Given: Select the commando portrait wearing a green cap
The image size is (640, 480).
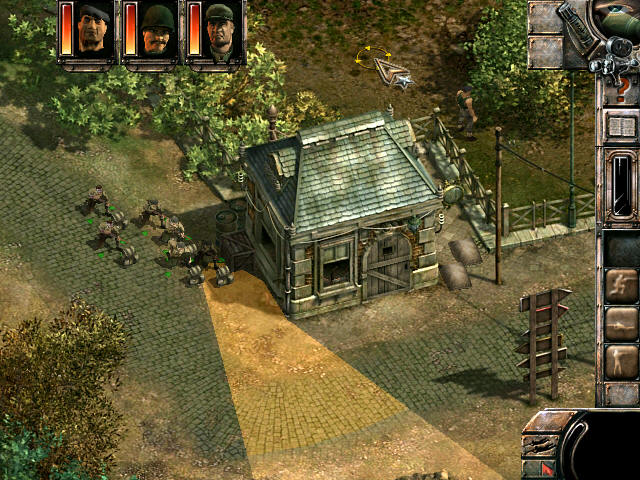Looking at the screenshot, I should [x=221, y=30].
